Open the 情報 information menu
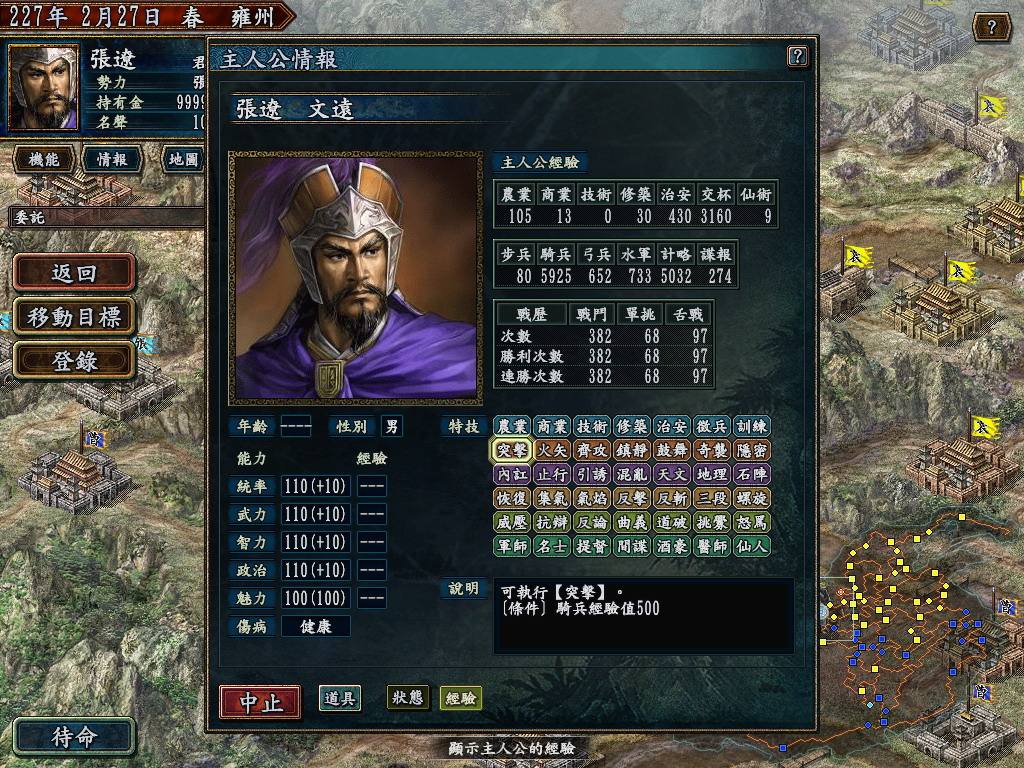The image size is (1024, 768). [111, 159]
